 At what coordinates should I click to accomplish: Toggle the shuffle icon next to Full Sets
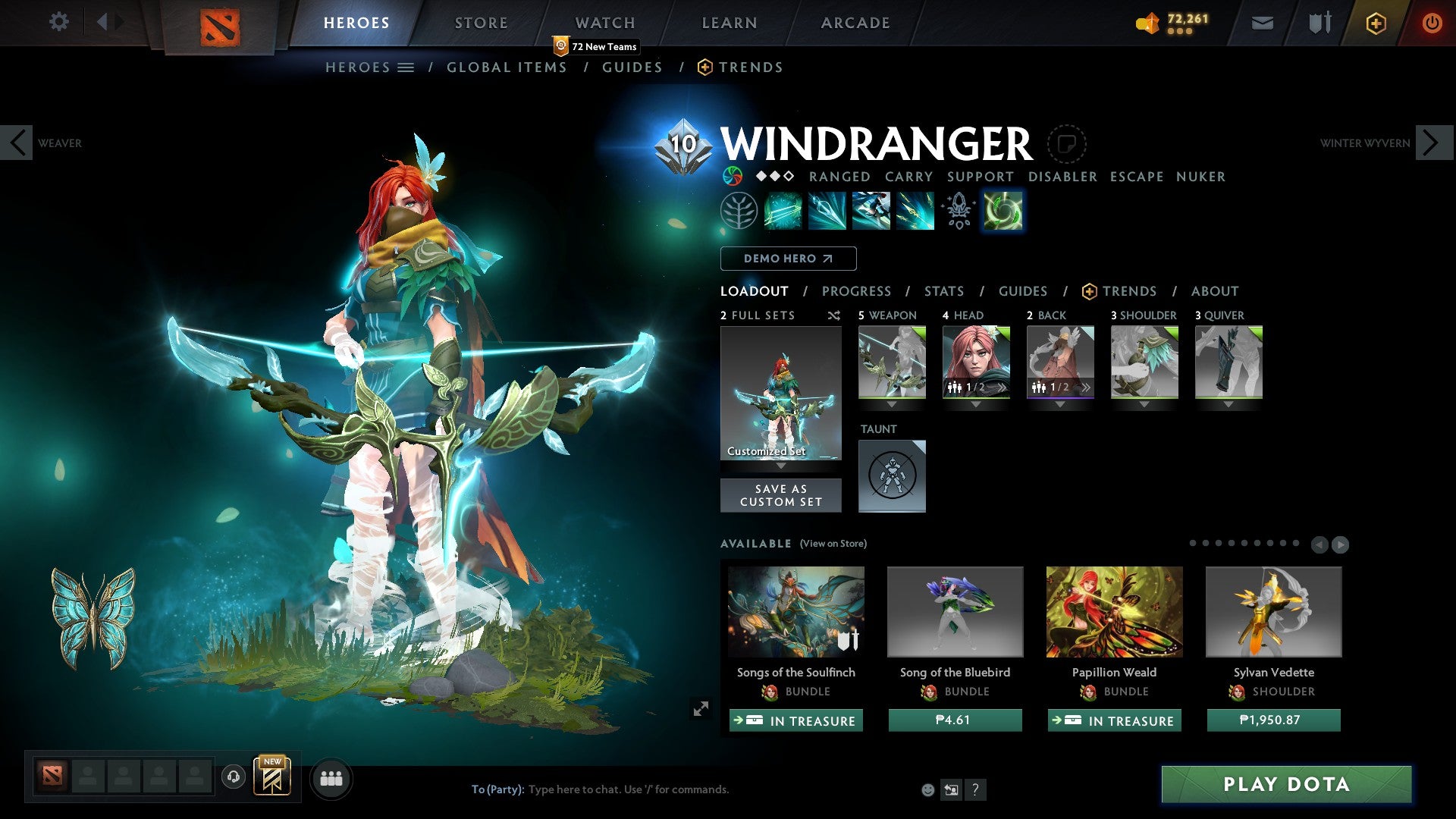pos(833,315)
